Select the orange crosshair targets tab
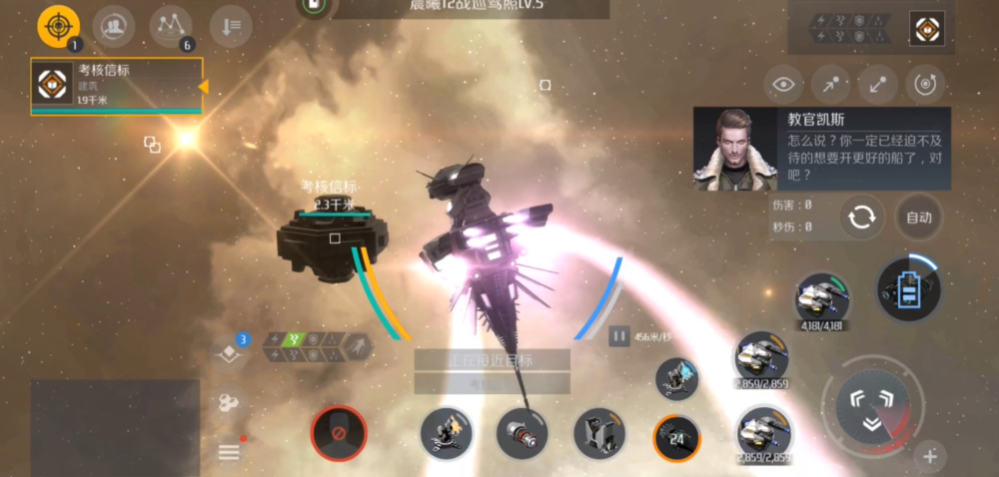Image resolution: width=999 pixels, height=477 pixels. coord(58,26)
